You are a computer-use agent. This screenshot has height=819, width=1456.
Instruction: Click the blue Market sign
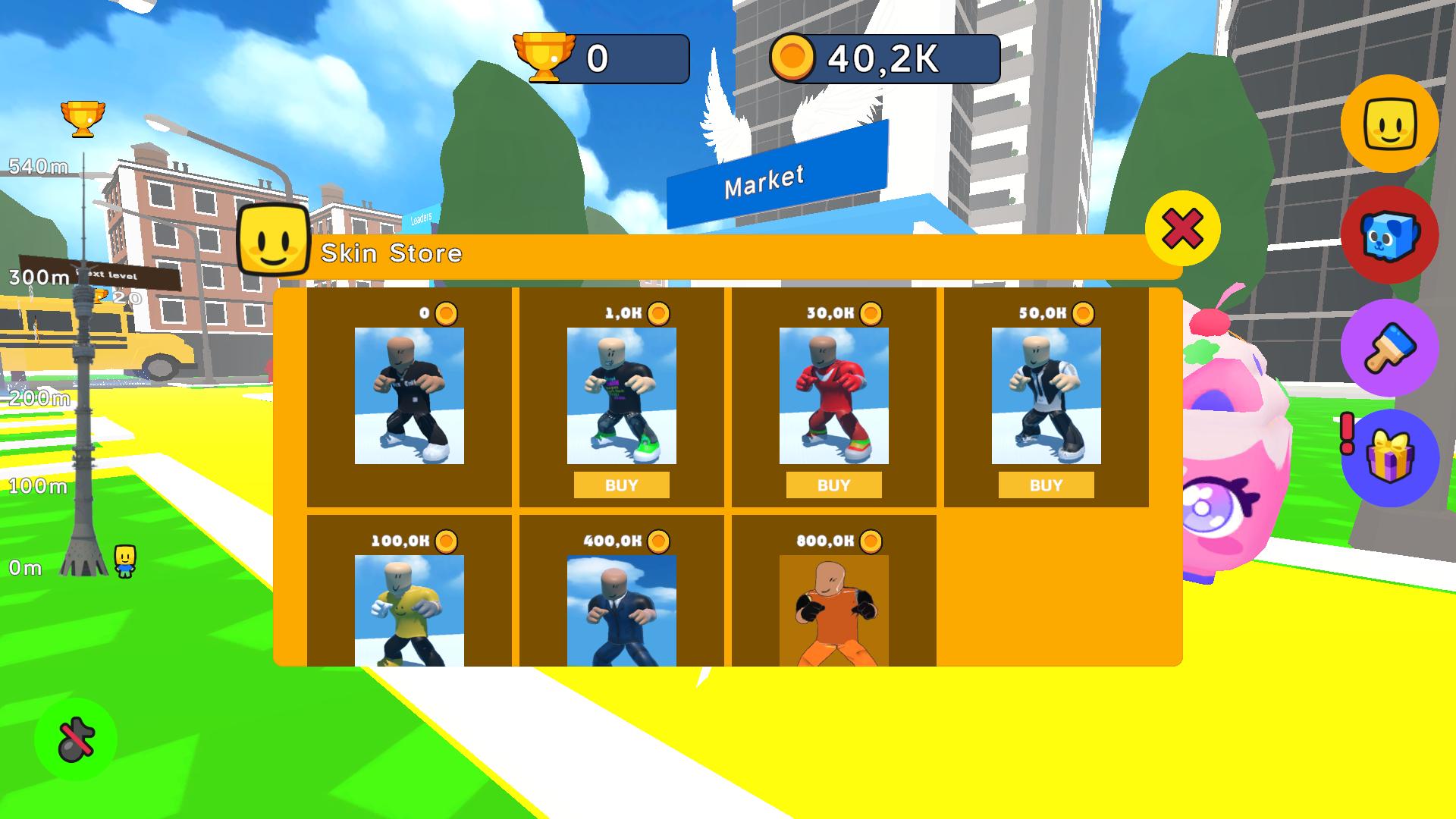(x=766, y=180)
